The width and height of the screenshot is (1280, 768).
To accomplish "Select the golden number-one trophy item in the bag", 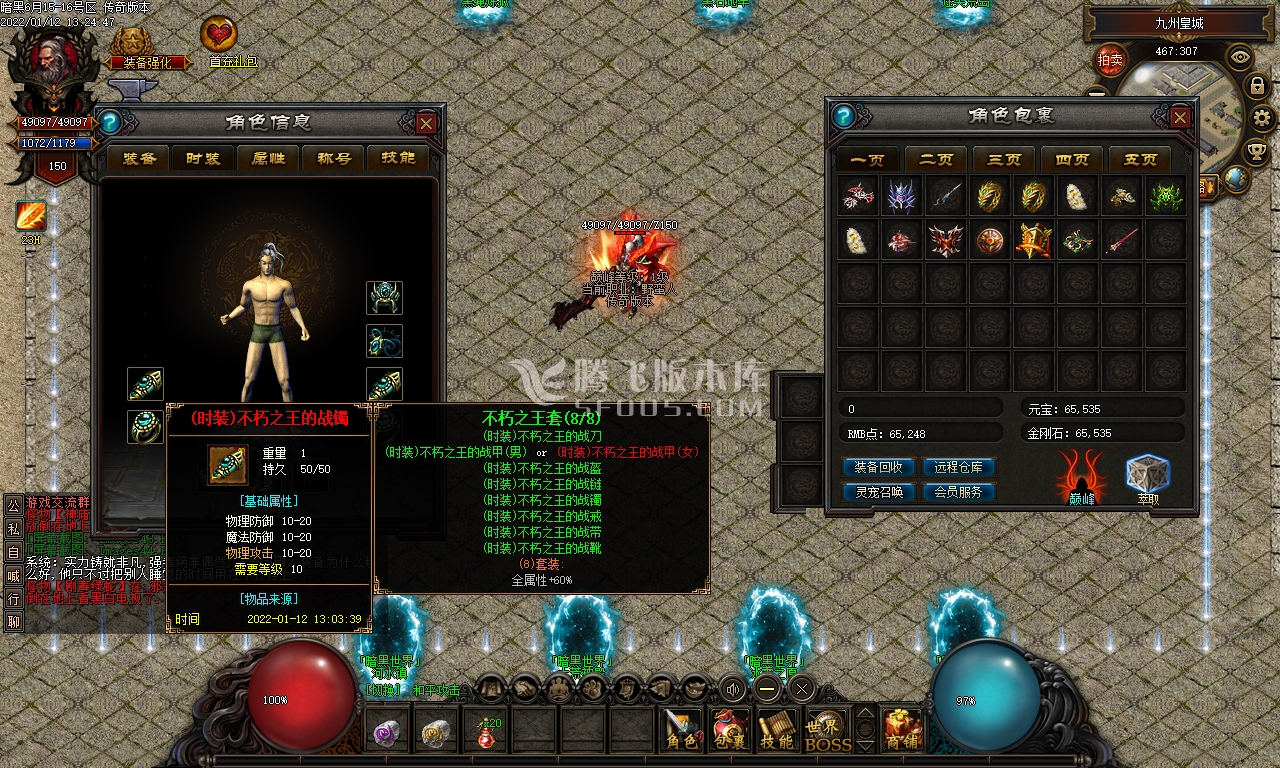I will [x=1034, y=240].
